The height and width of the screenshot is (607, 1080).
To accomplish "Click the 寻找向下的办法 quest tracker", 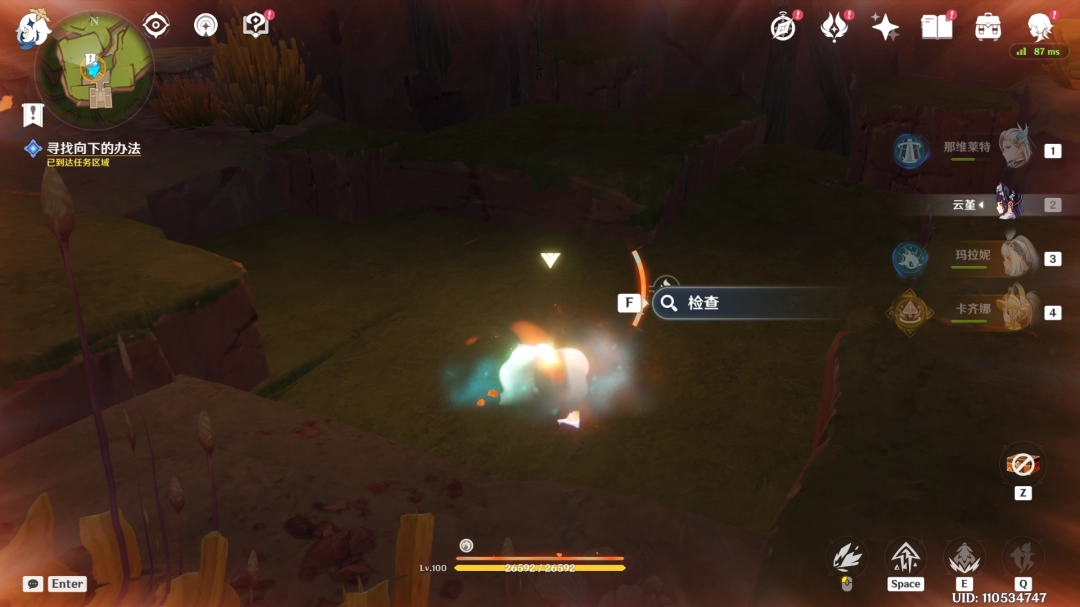I will tap(93, 148).
